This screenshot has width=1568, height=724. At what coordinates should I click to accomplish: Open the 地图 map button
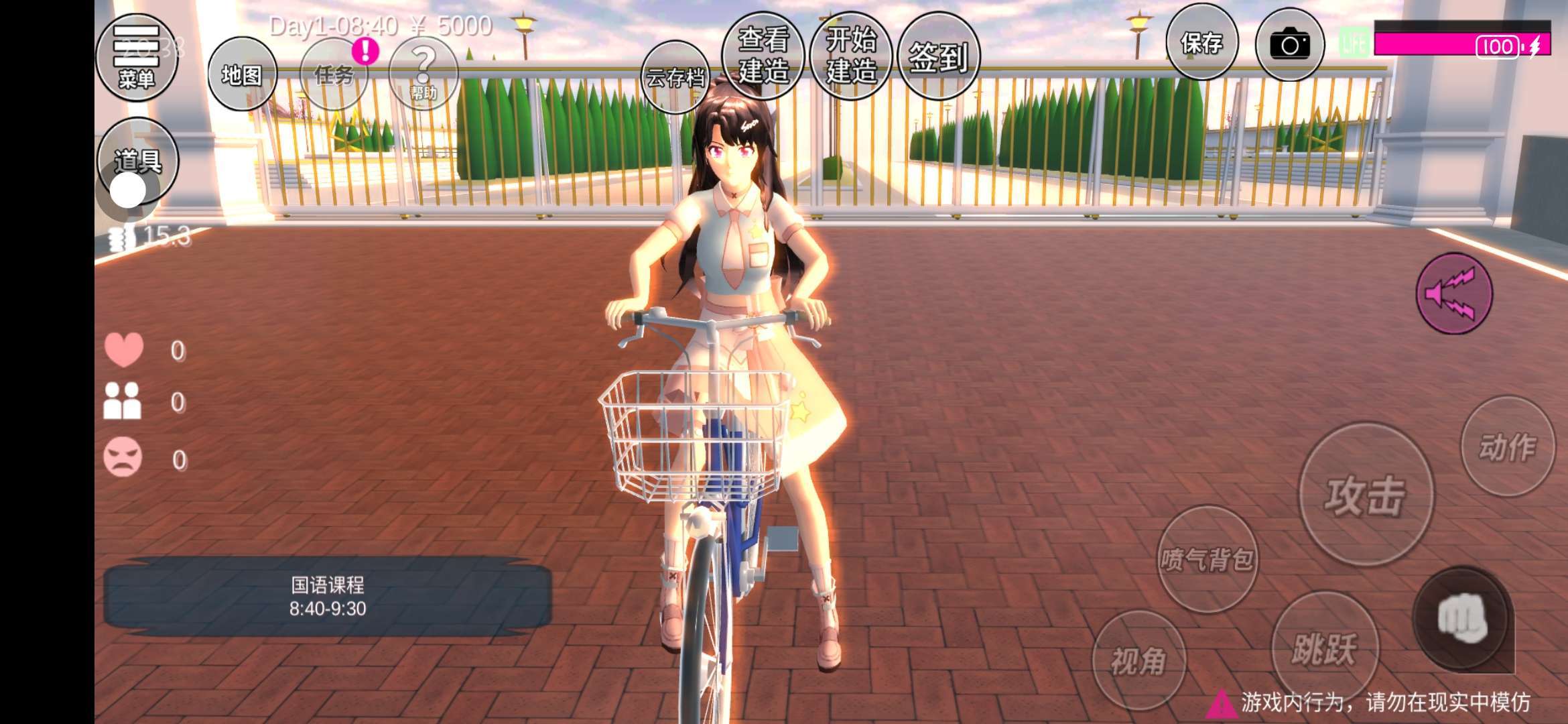[242, 74]
